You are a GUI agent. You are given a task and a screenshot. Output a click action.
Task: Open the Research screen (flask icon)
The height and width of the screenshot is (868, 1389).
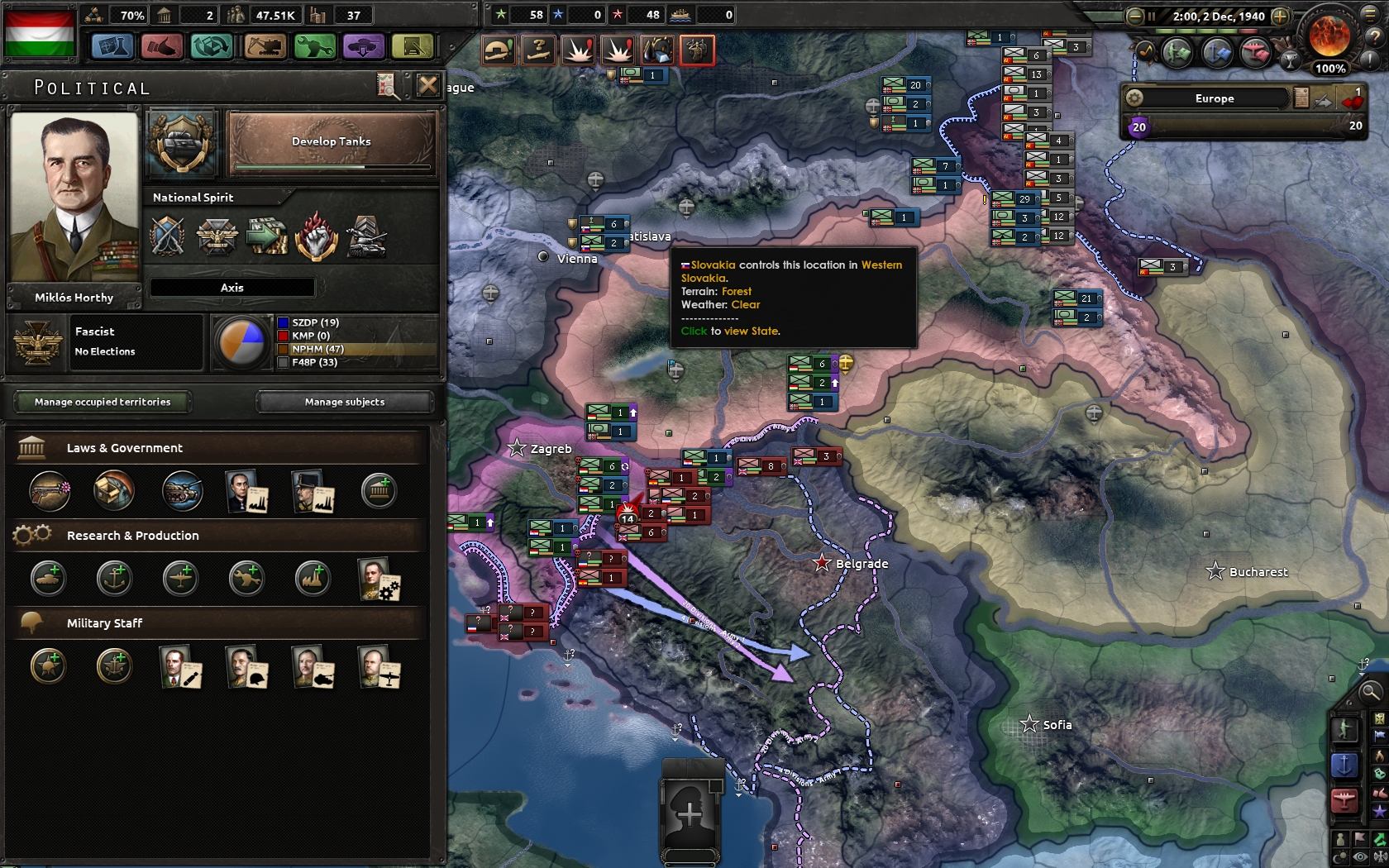point(113,46)
